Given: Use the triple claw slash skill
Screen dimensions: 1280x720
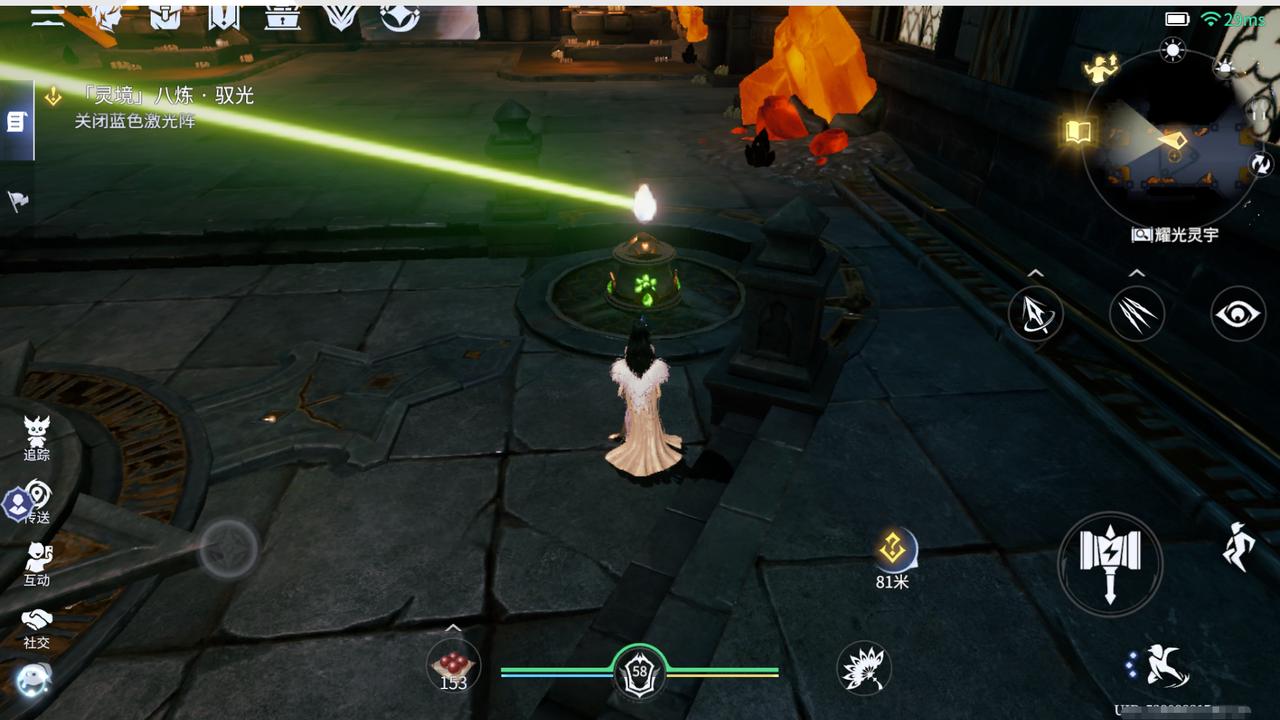Looking at the screenshot, I should tap(1137, 314).
